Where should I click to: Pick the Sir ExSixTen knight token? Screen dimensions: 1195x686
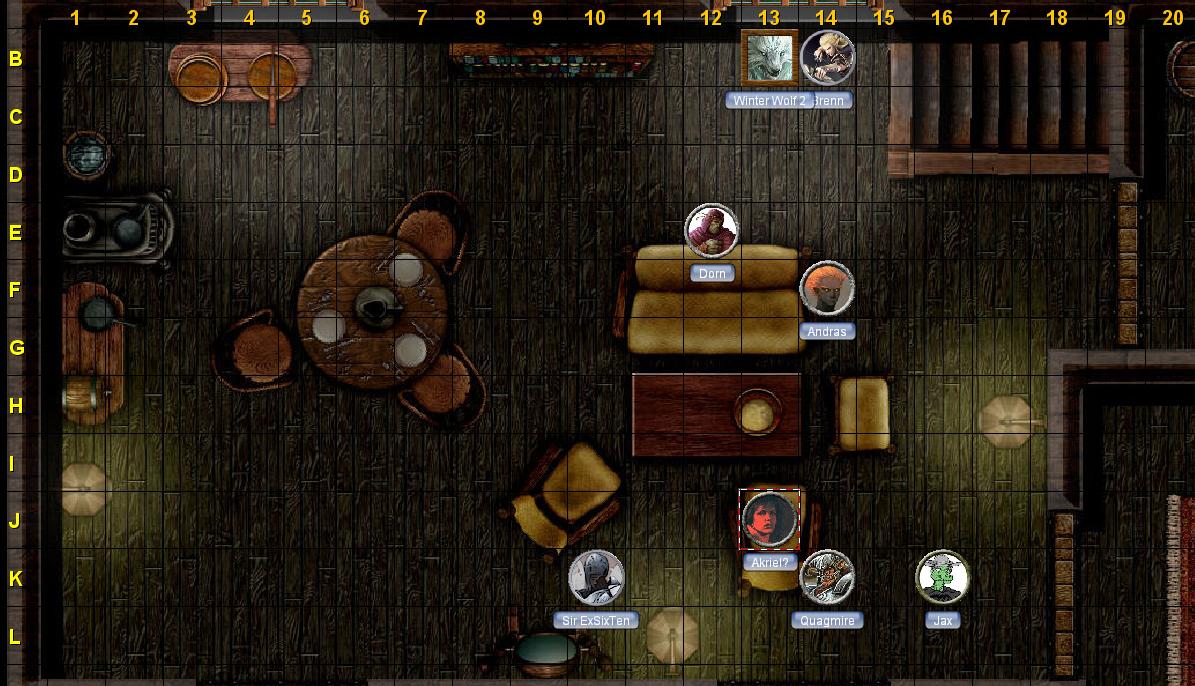[596, 578]
